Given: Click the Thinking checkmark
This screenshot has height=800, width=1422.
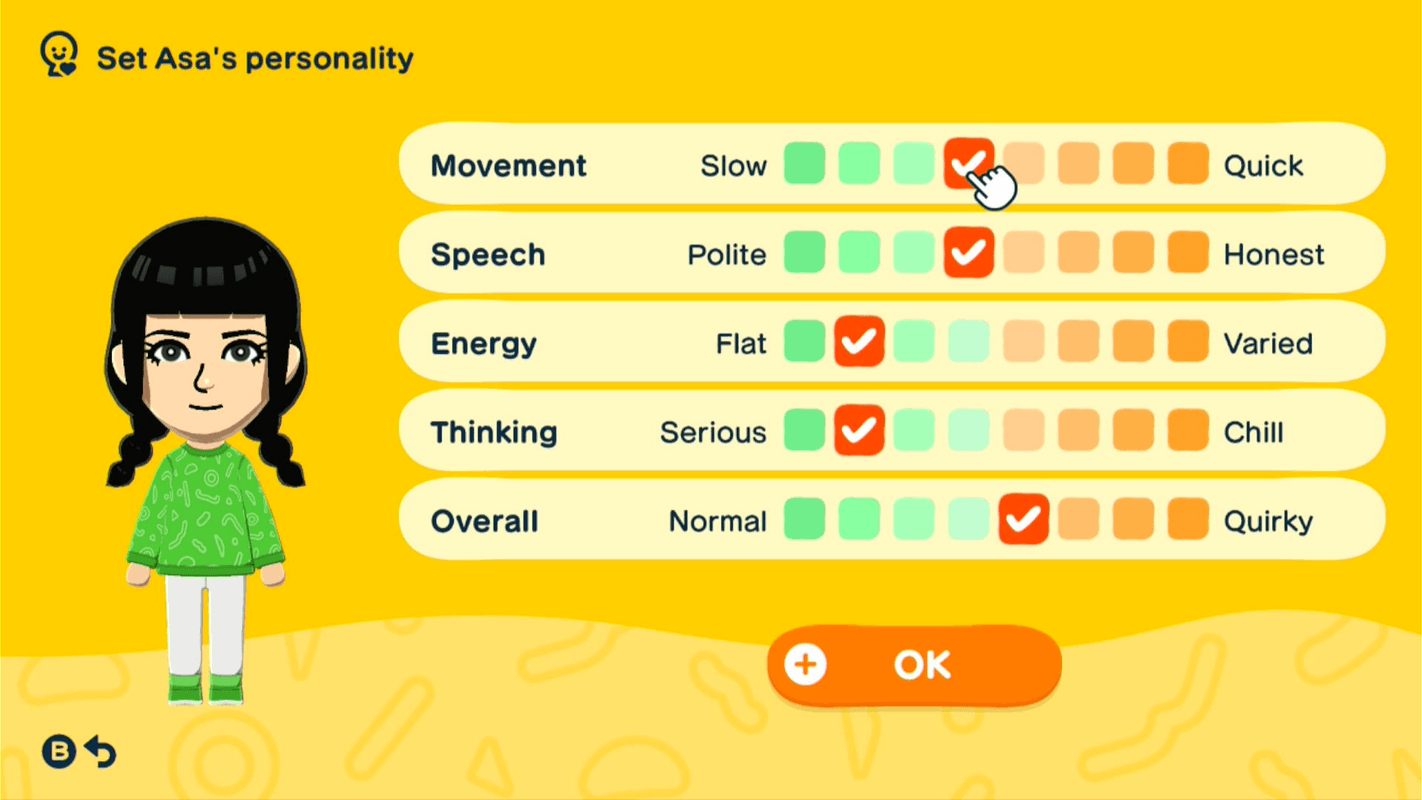Looking at the screenshot, I should click(859, 431).
